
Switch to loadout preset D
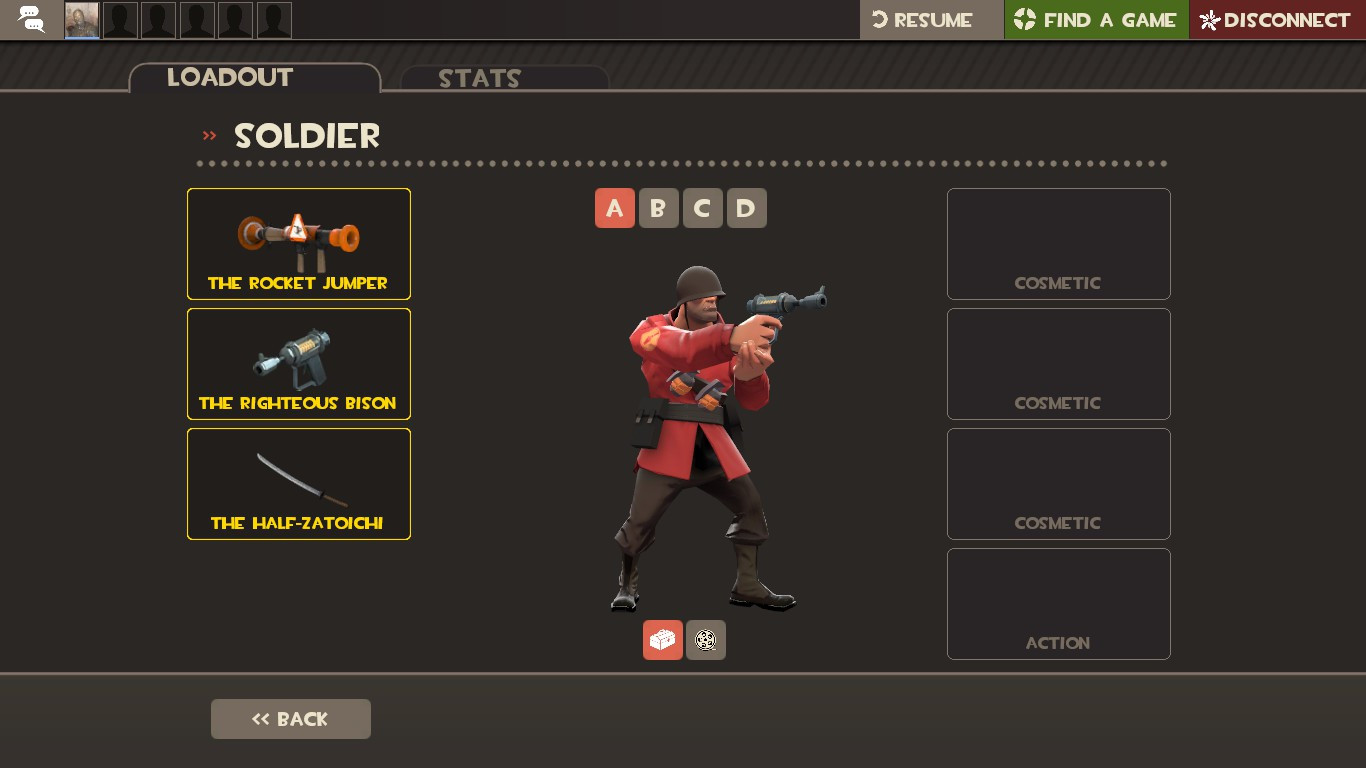[x=747, y=208]
